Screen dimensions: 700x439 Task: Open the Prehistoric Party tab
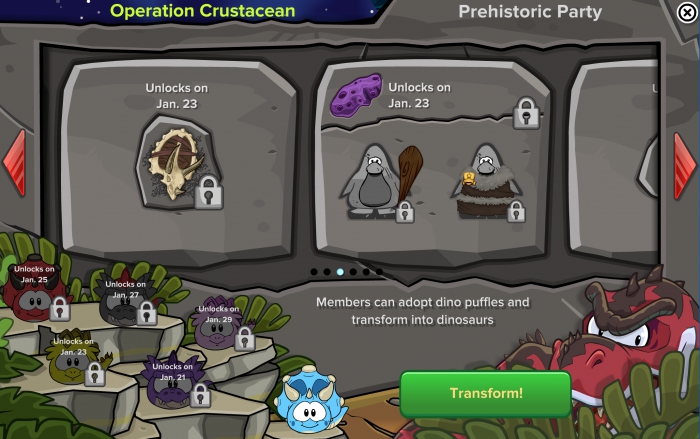(530, 12)
